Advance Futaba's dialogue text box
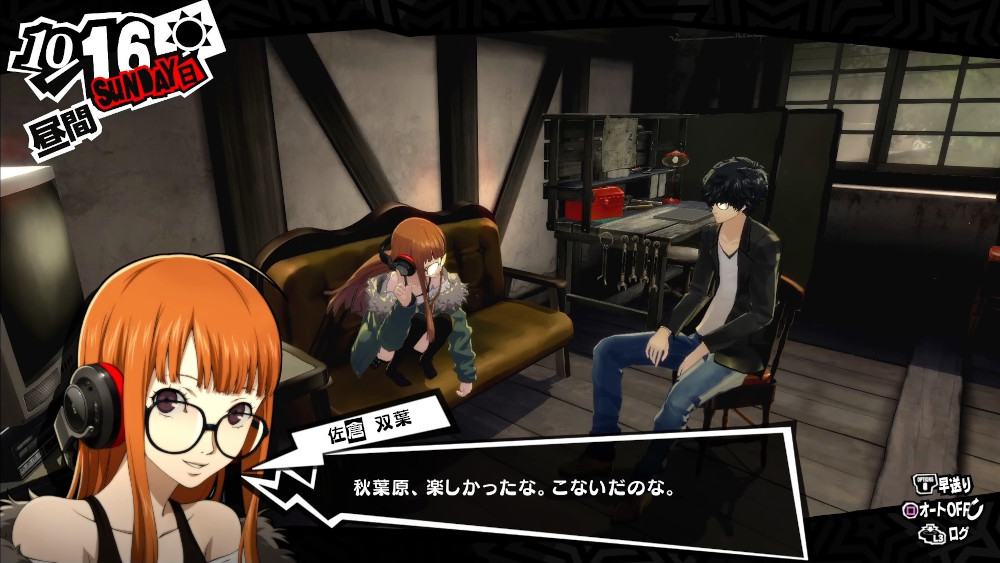This screenshot has height=563, width=1000. (x=540, y=491)
